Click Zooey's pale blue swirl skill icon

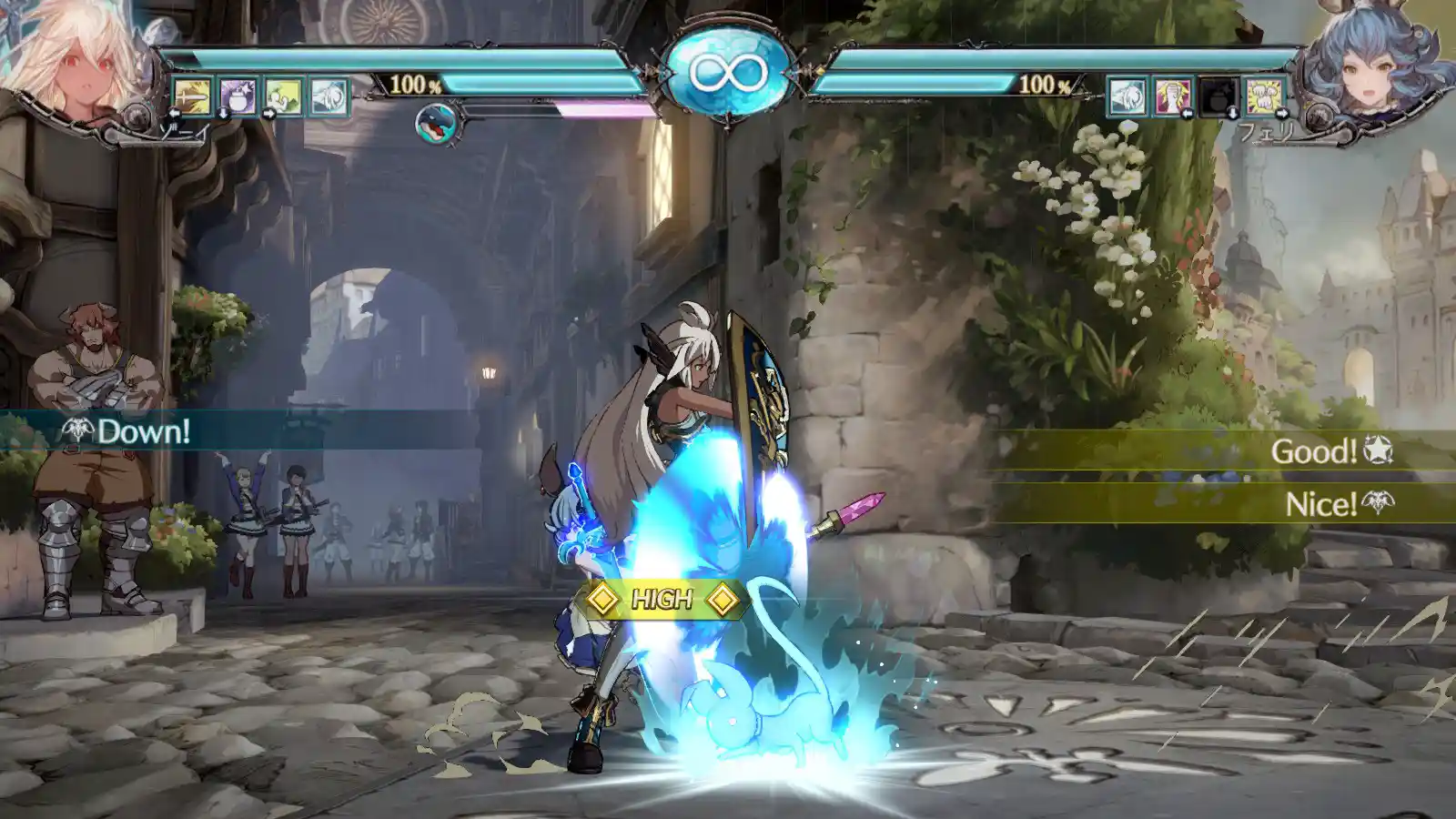(329, 96)
